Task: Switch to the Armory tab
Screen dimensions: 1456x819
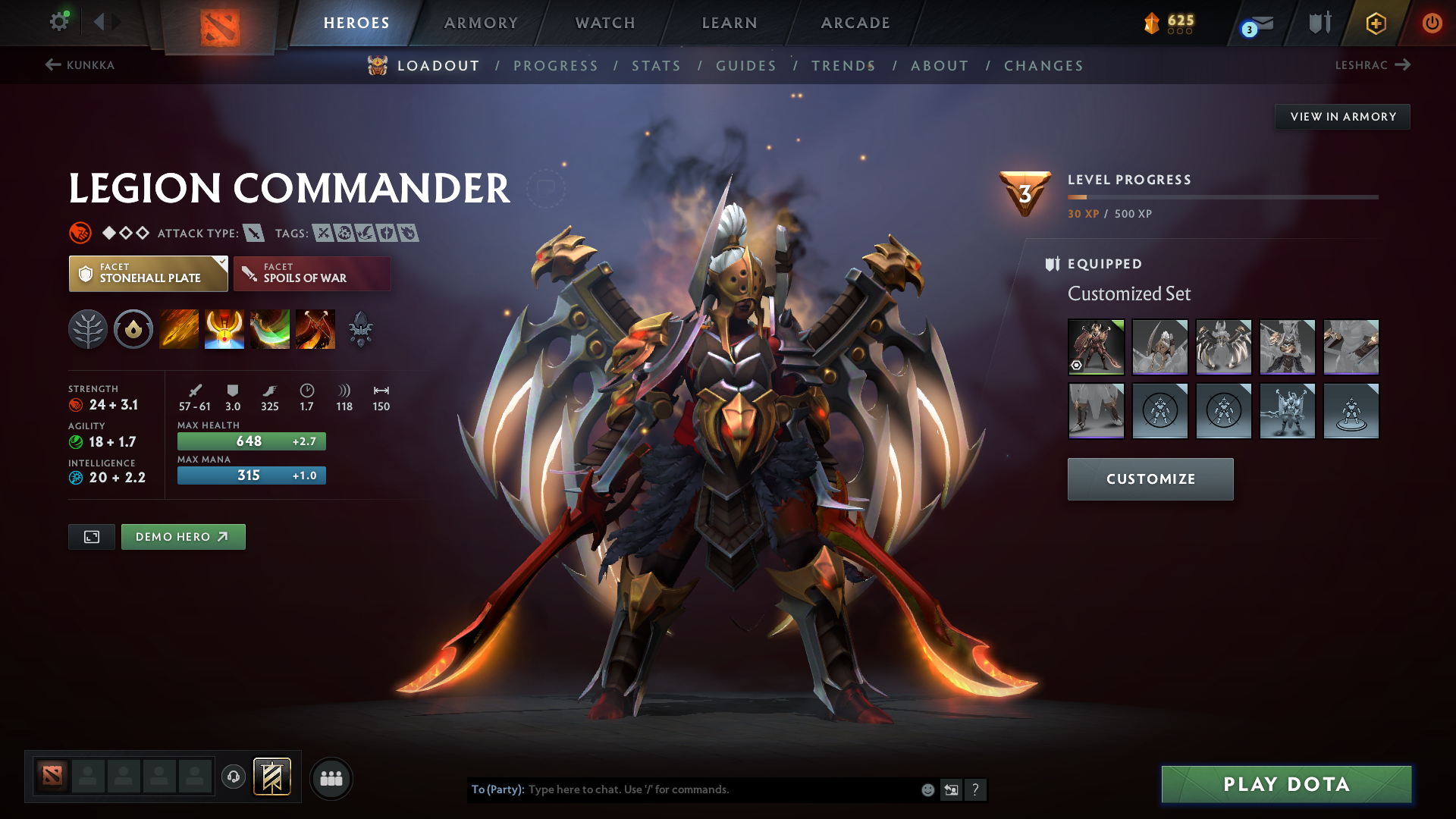Action: [x=481, y=23]
